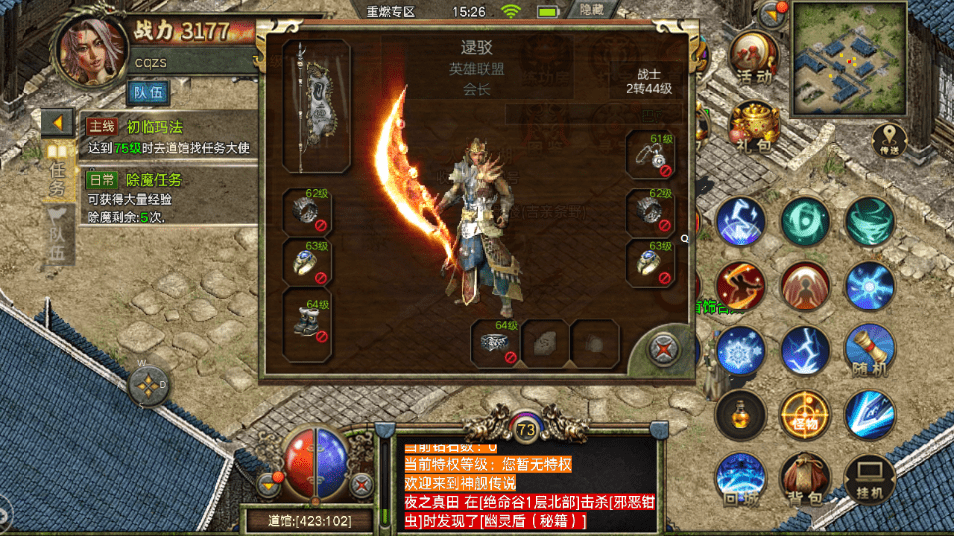This screenshot has height=536, width=954.
Task: Select the 怪物 monster target button
Action: pos(805,413)
